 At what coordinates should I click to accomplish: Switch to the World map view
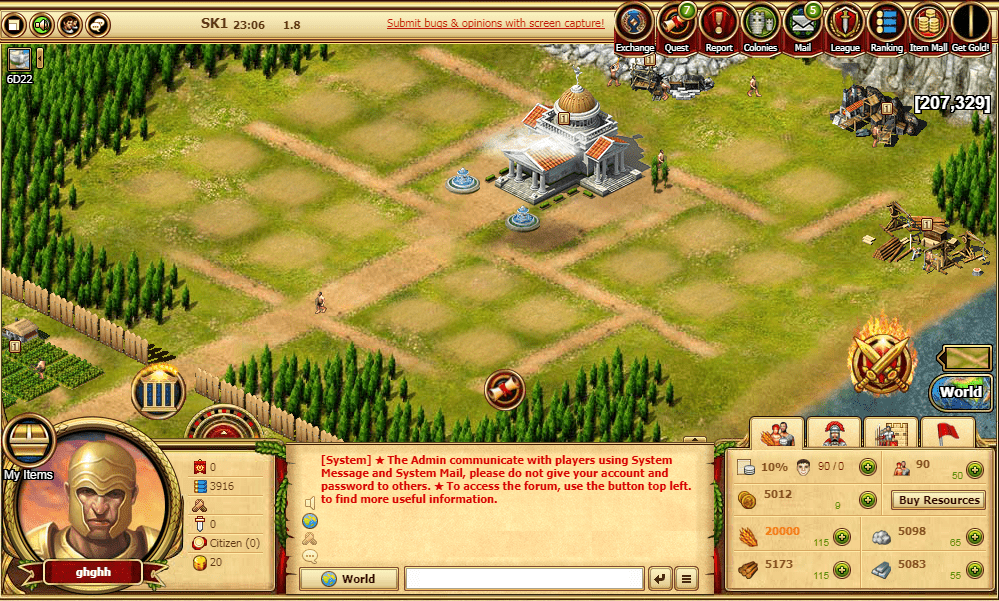(x=960, y=391)
